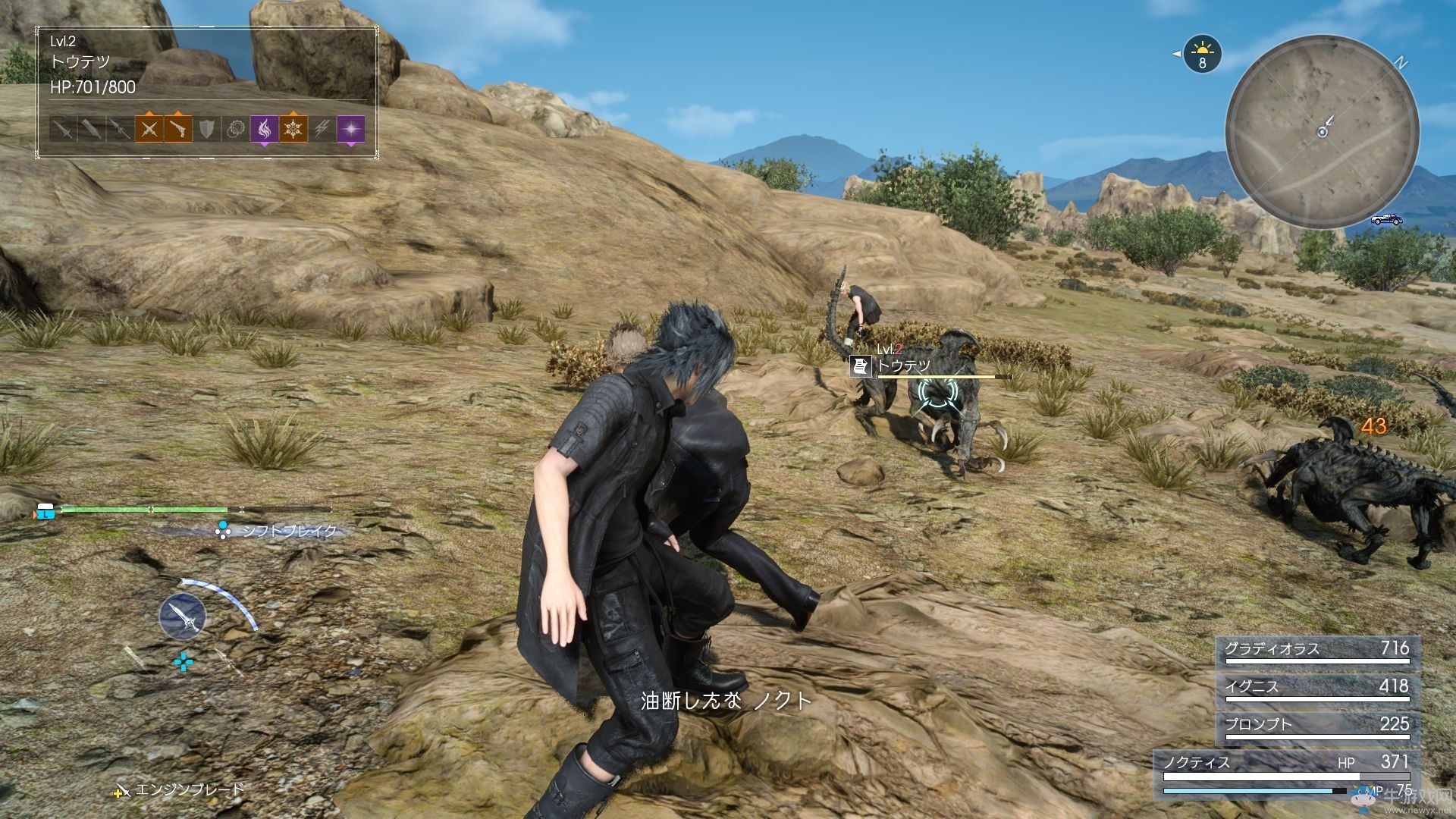Select the equipped sword in weapon wheel

point(182,616)
